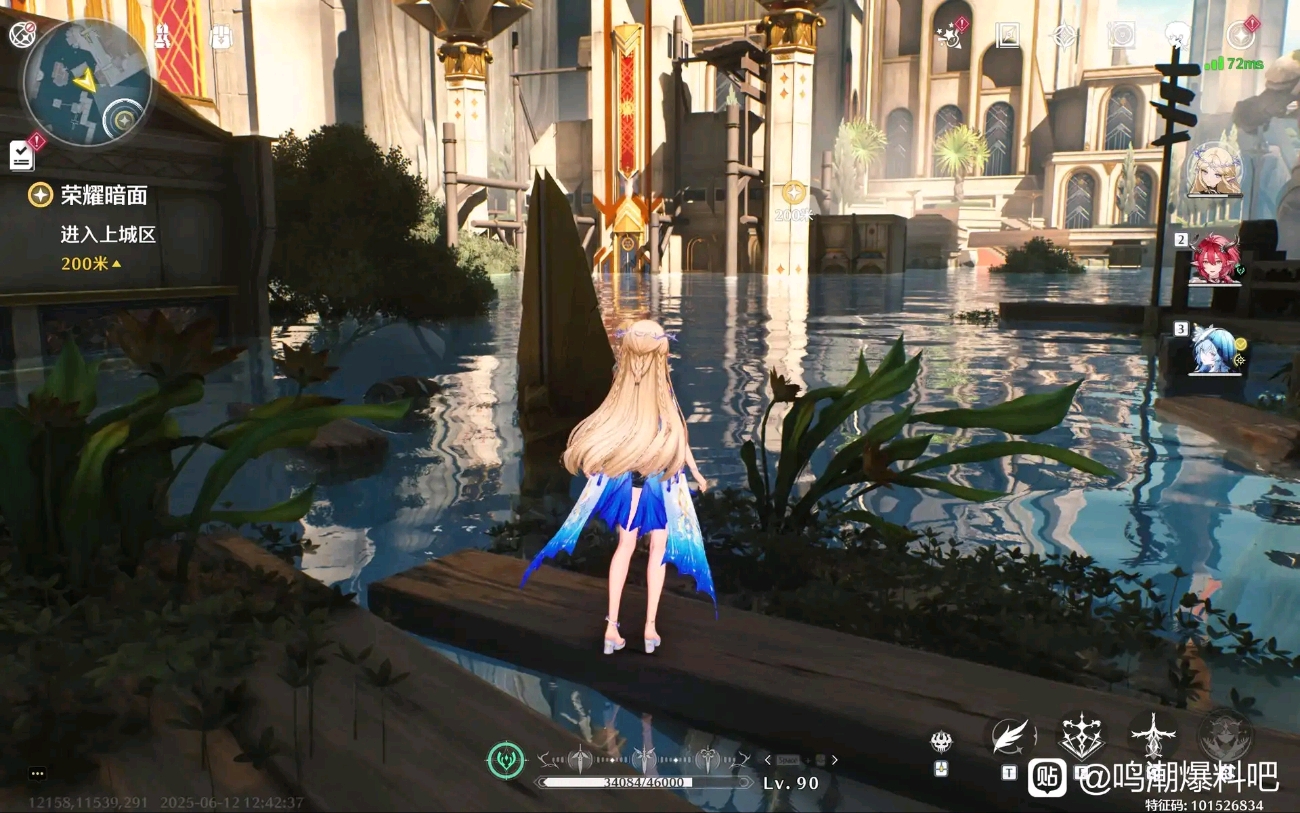This screenshot has width=1300, height=813.
Task: Open the guidebook icon
Action: [x=1007, y=36]
